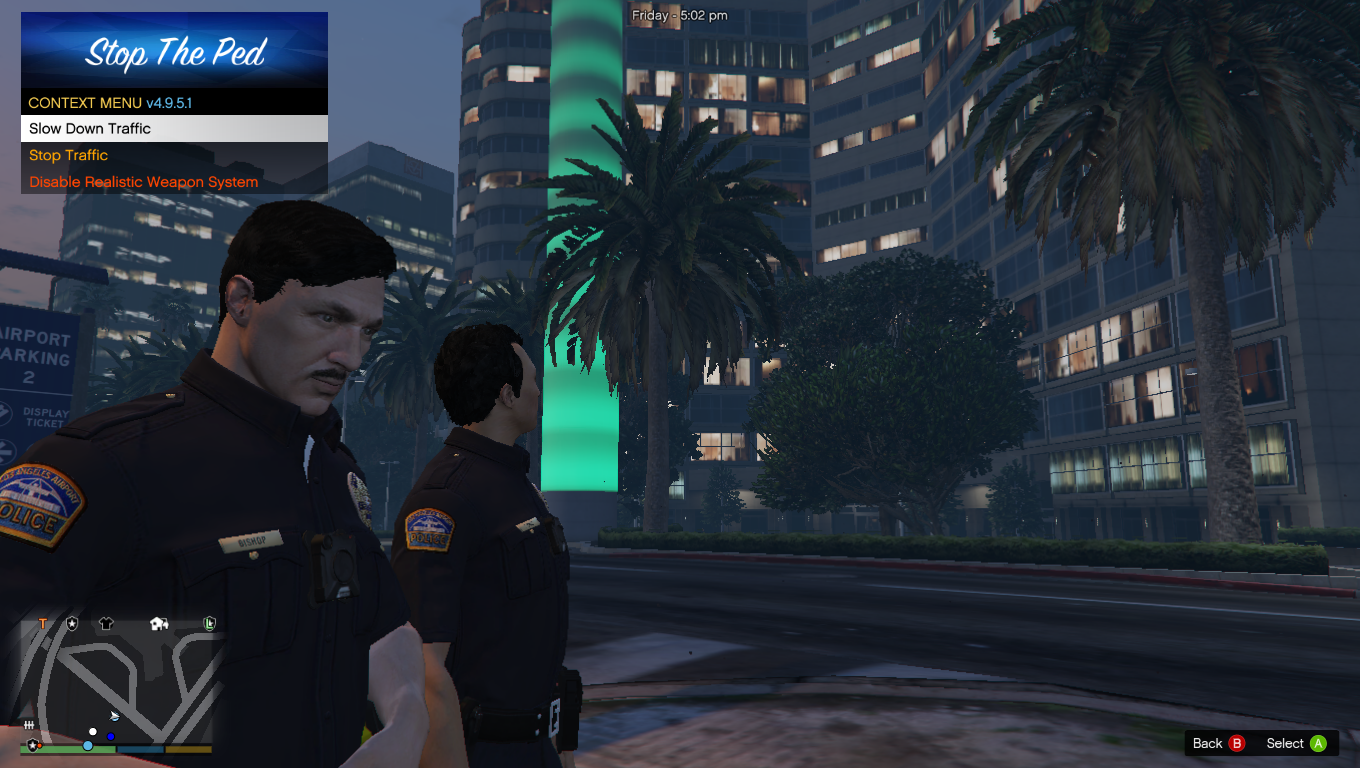Click the Back label at bottom right

pos(1207,743)
